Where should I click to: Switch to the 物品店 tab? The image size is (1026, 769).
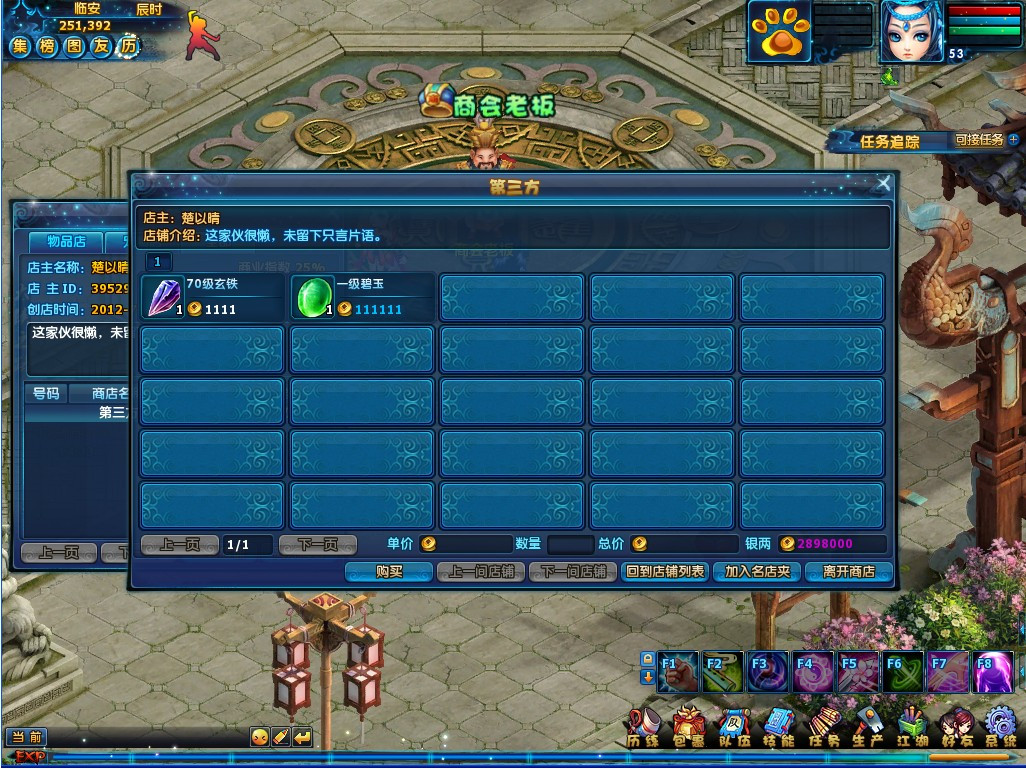tap(73, 242)
